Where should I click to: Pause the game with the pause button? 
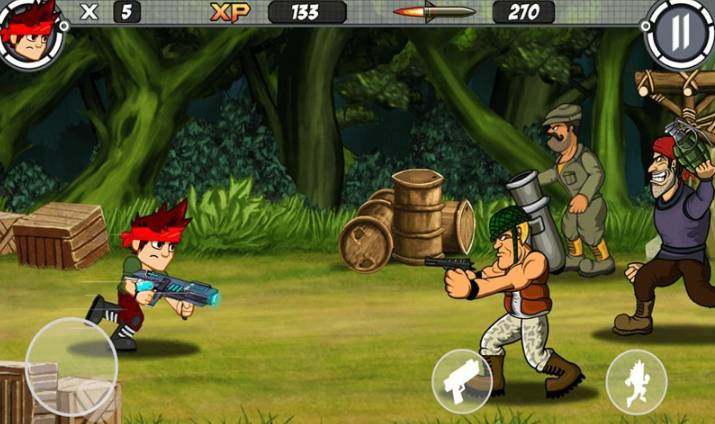pos(679,32)
